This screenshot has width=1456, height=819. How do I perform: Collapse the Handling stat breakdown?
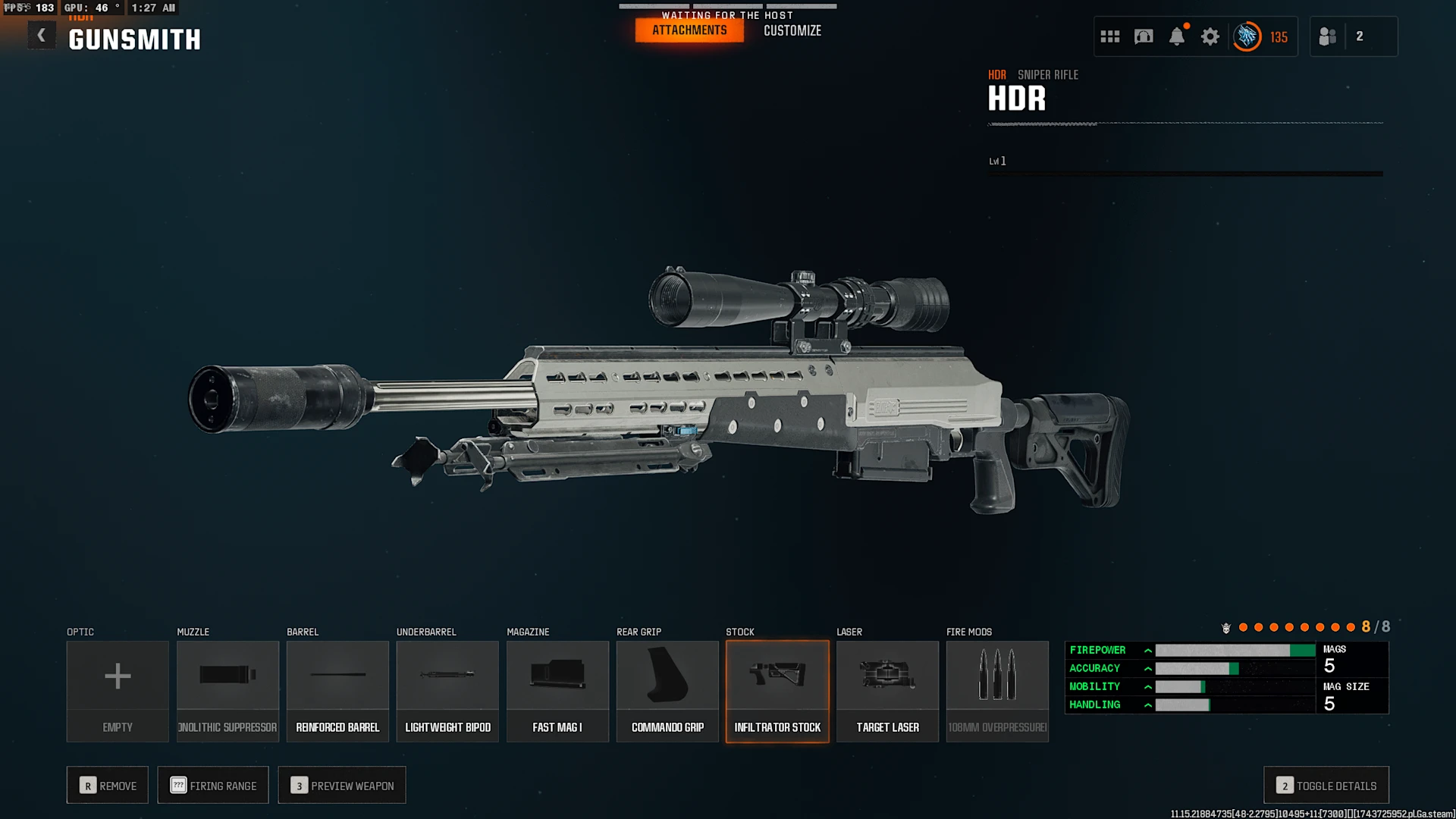[x=1149, y=704]
